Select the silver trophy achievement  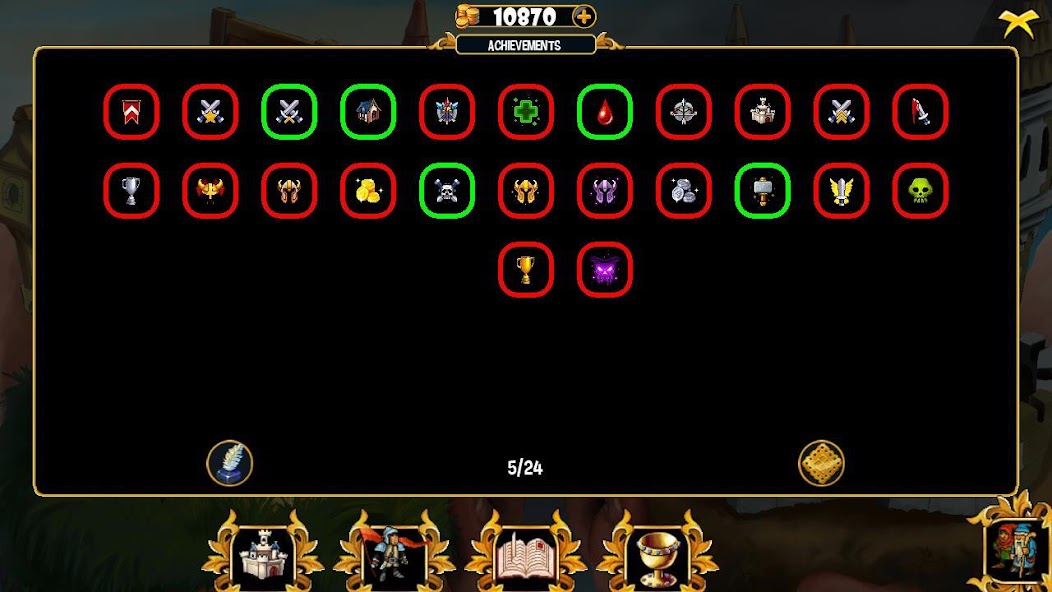tap(131, 191)
